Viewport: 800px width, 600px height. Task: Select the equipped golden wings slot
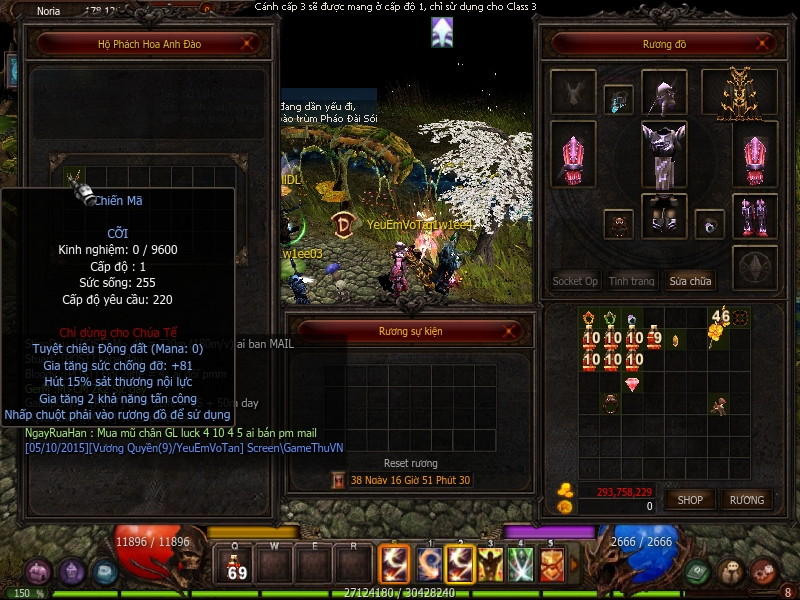[x=740, y=93]
